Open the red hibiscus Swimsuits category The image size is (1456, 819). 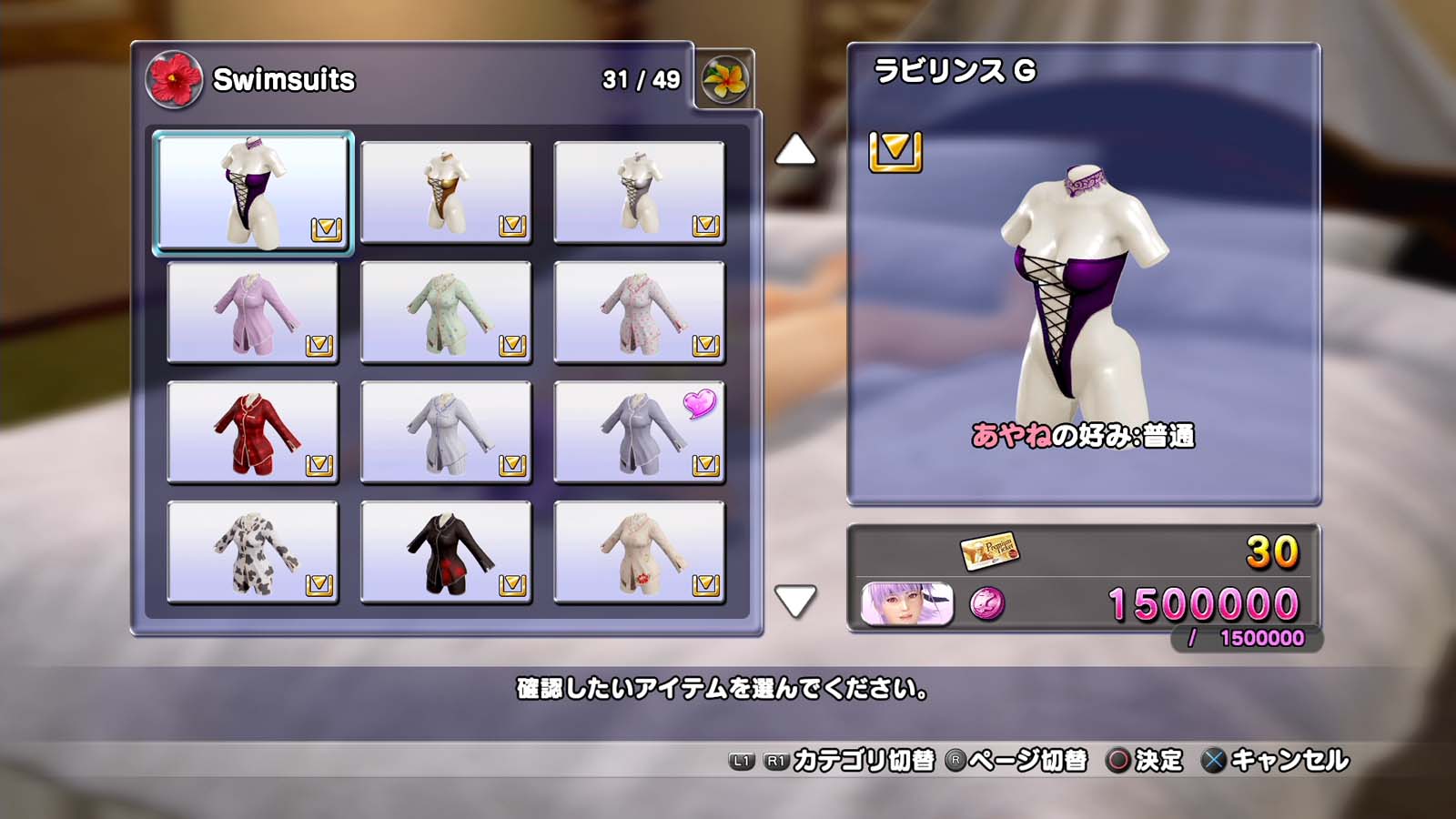(x=174, y=79)
